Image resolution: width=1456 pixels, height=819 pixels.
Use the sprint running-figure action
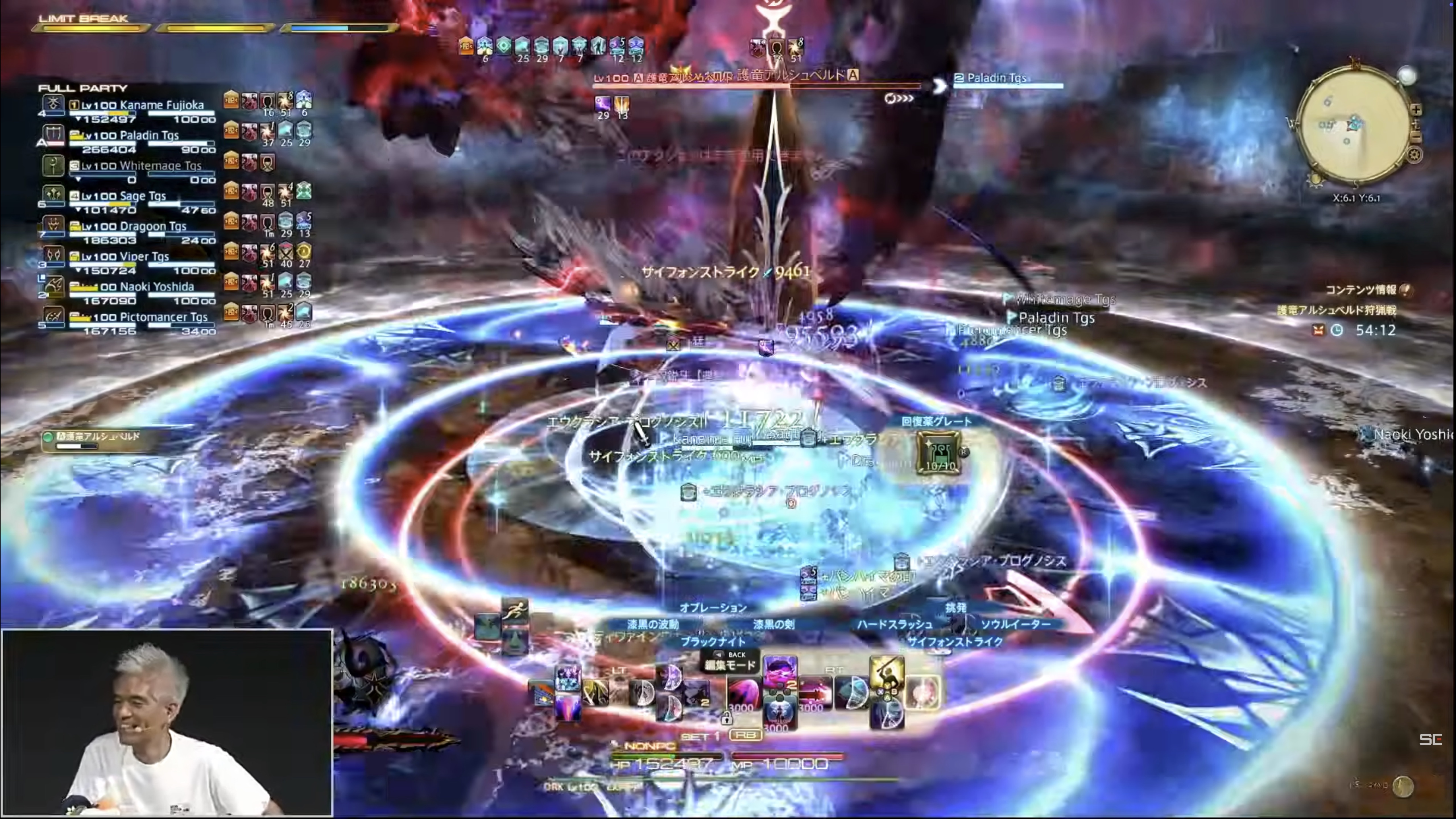tap(514, 611)
